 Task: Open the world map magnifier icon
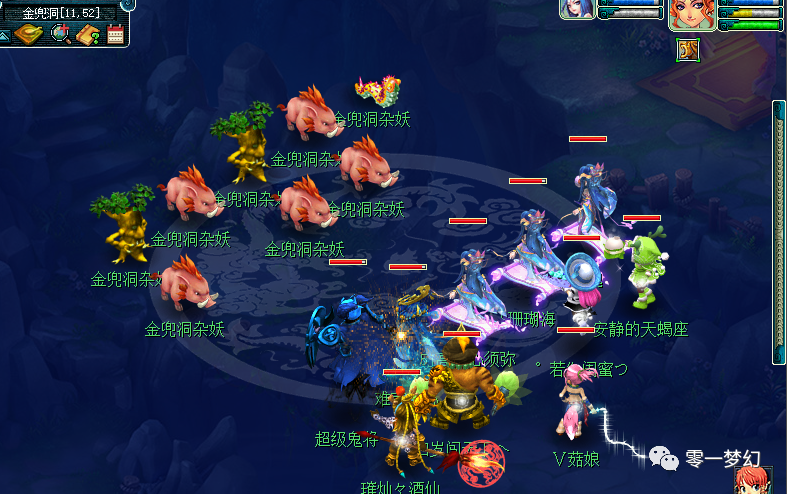pos(61,34)
